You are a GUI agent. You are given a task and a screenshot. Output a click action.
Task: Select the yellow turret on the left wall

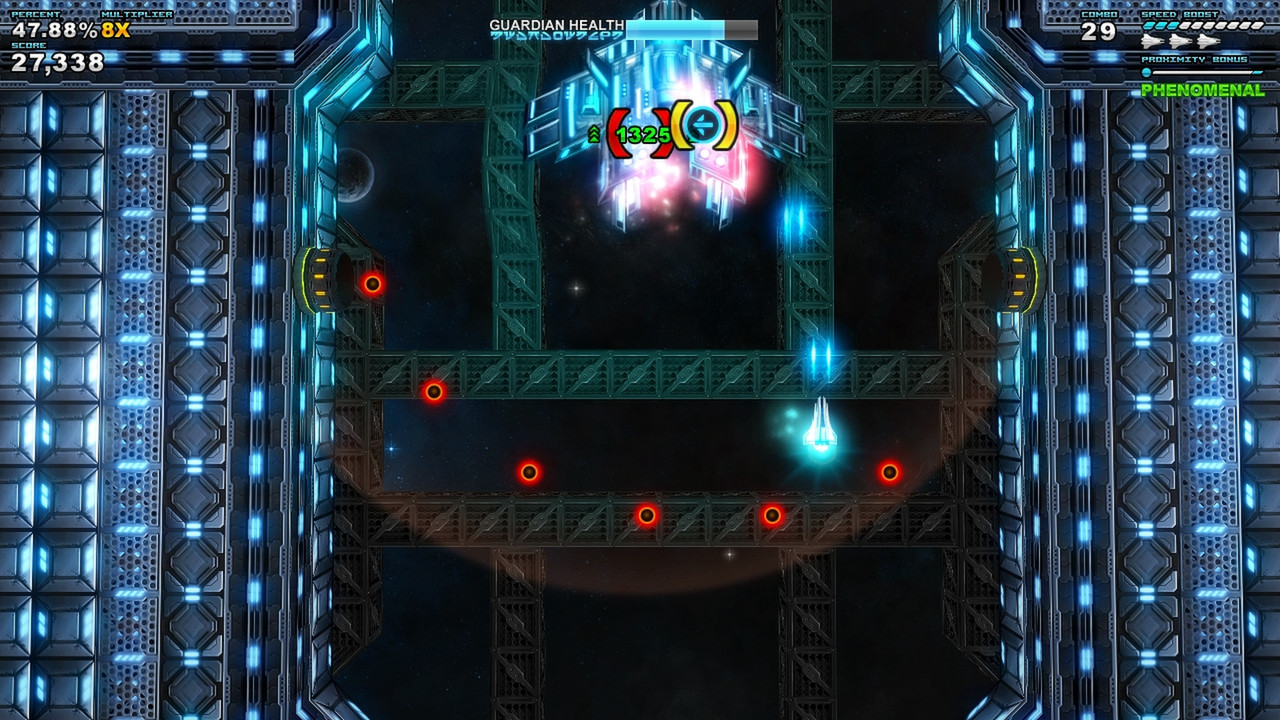[320, 278]
